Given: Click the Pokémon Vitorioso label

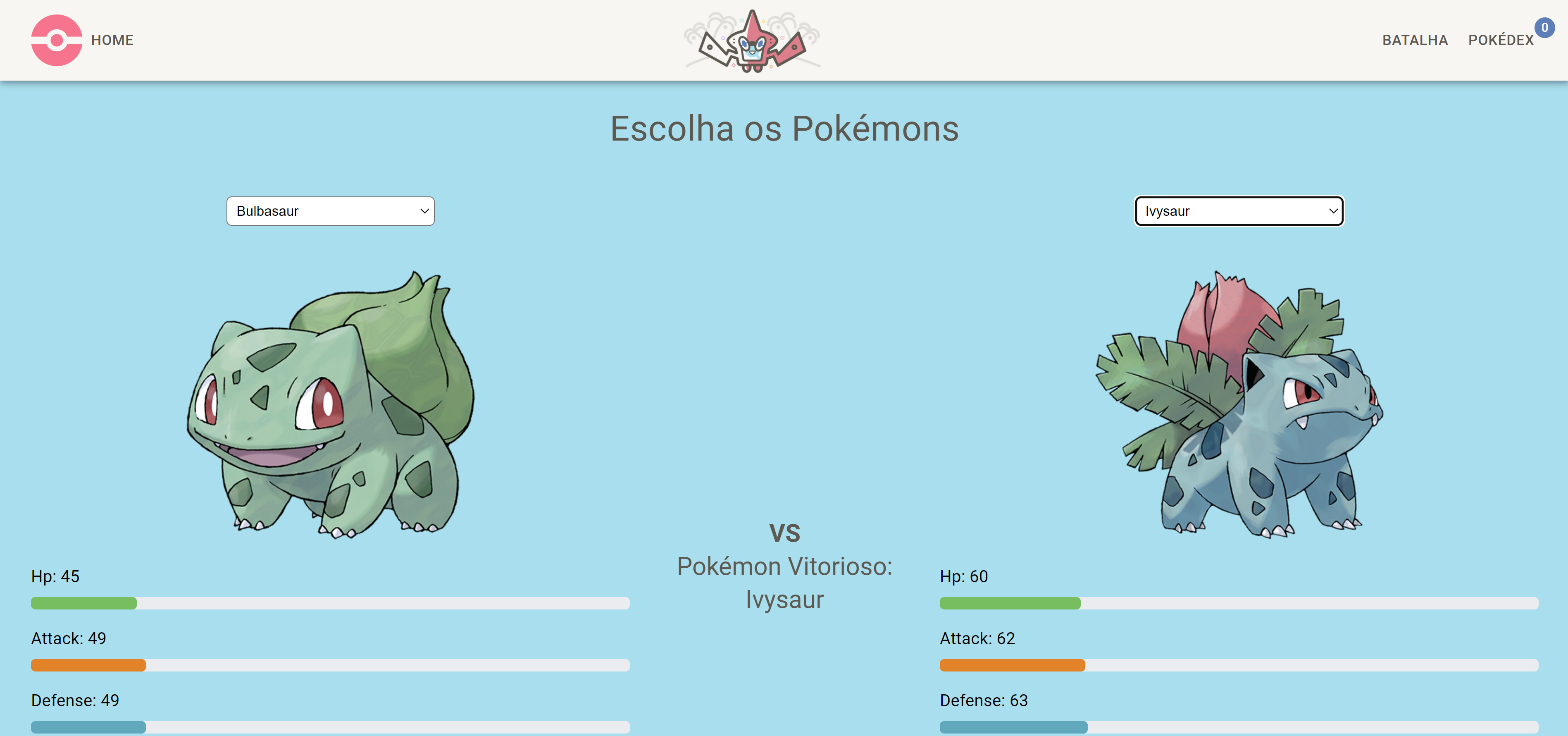Looking at the screenshot, I should tap(785, 566).
